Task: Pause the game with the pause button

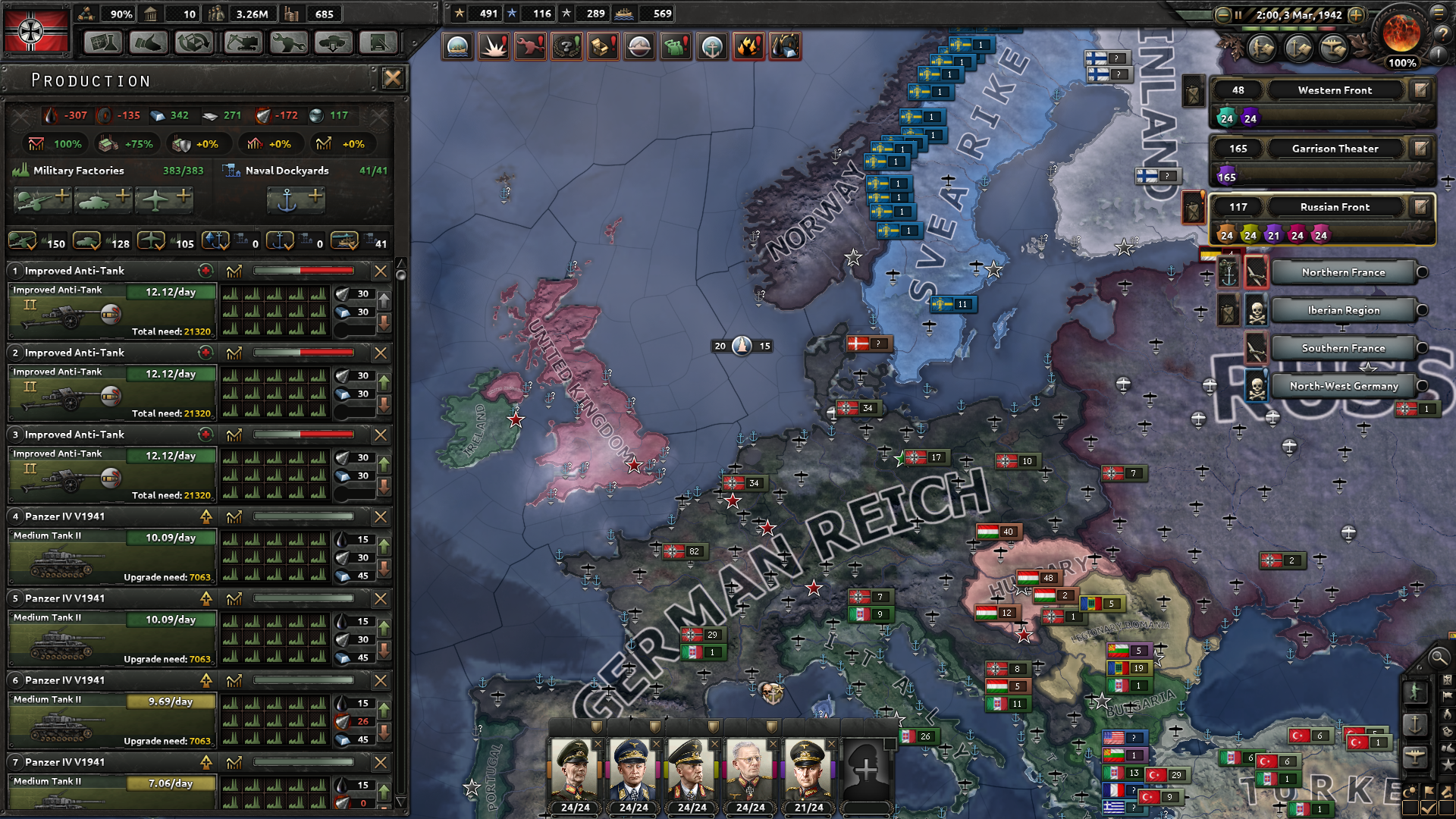Action: (1238, 14)
